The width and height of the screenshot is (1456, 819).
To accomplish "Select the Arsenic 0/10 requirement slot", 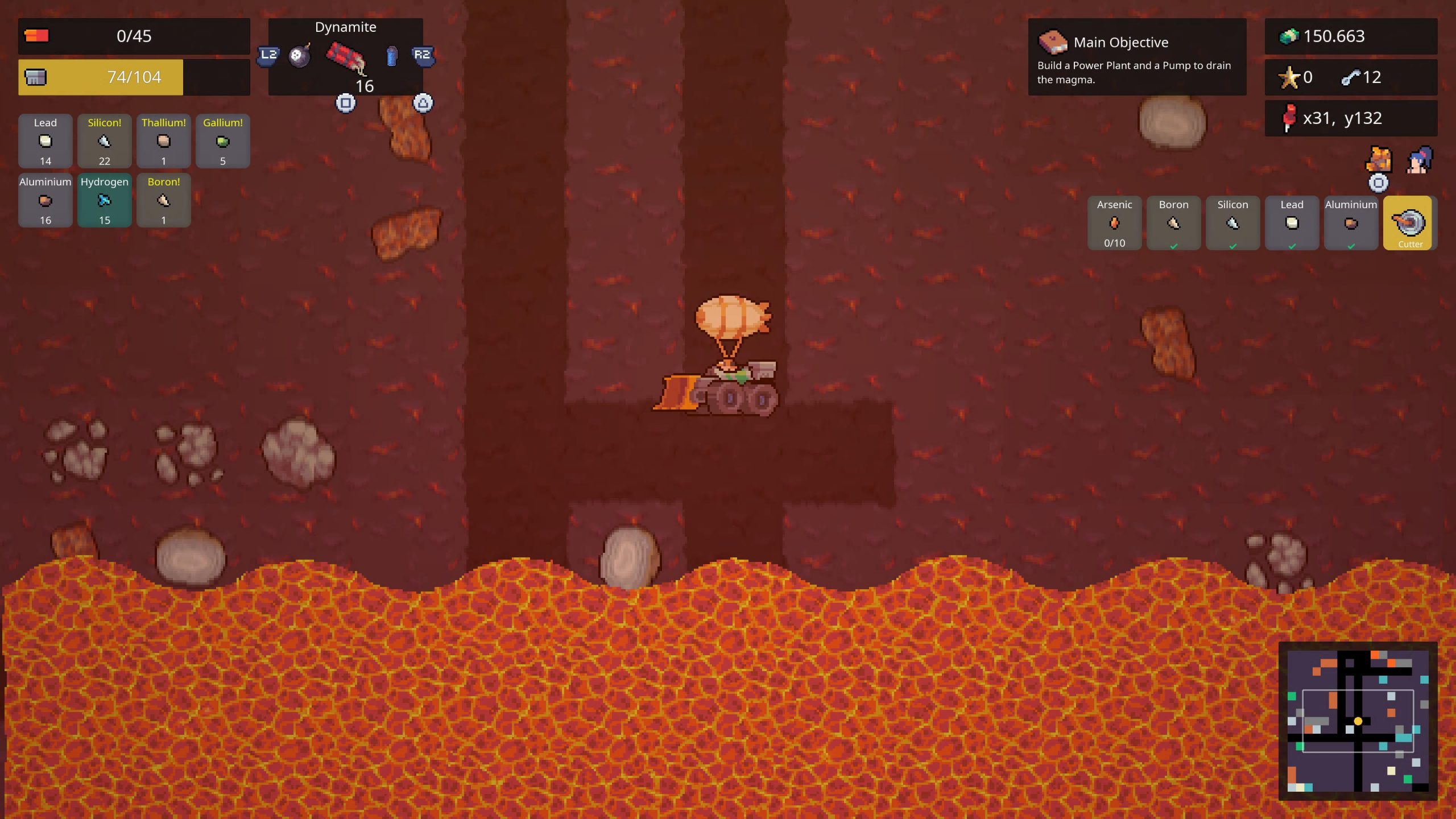I will click(1114, 223).
